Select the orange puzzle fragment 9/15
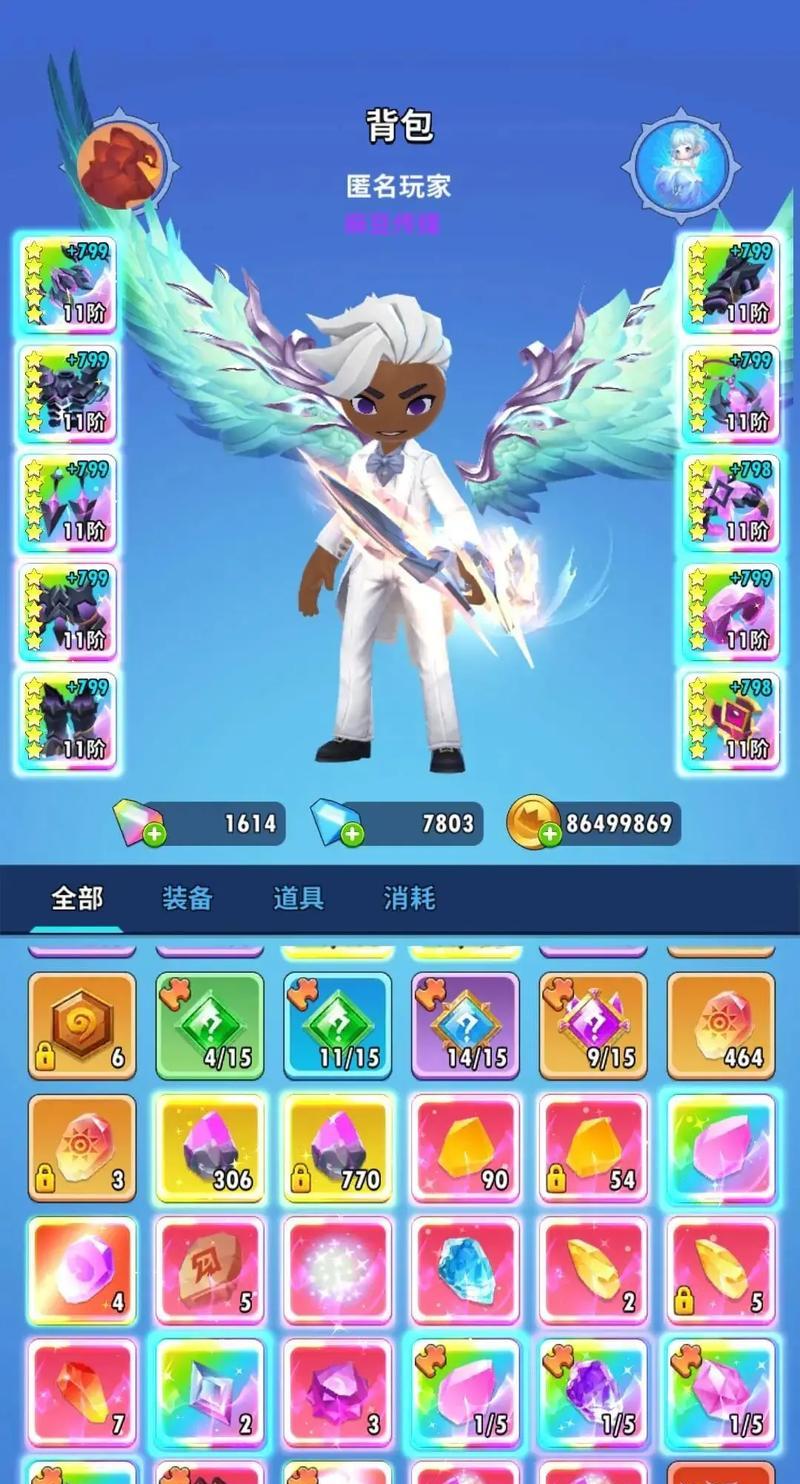This screenshot has height=1484, width=800. point(593,1026)
